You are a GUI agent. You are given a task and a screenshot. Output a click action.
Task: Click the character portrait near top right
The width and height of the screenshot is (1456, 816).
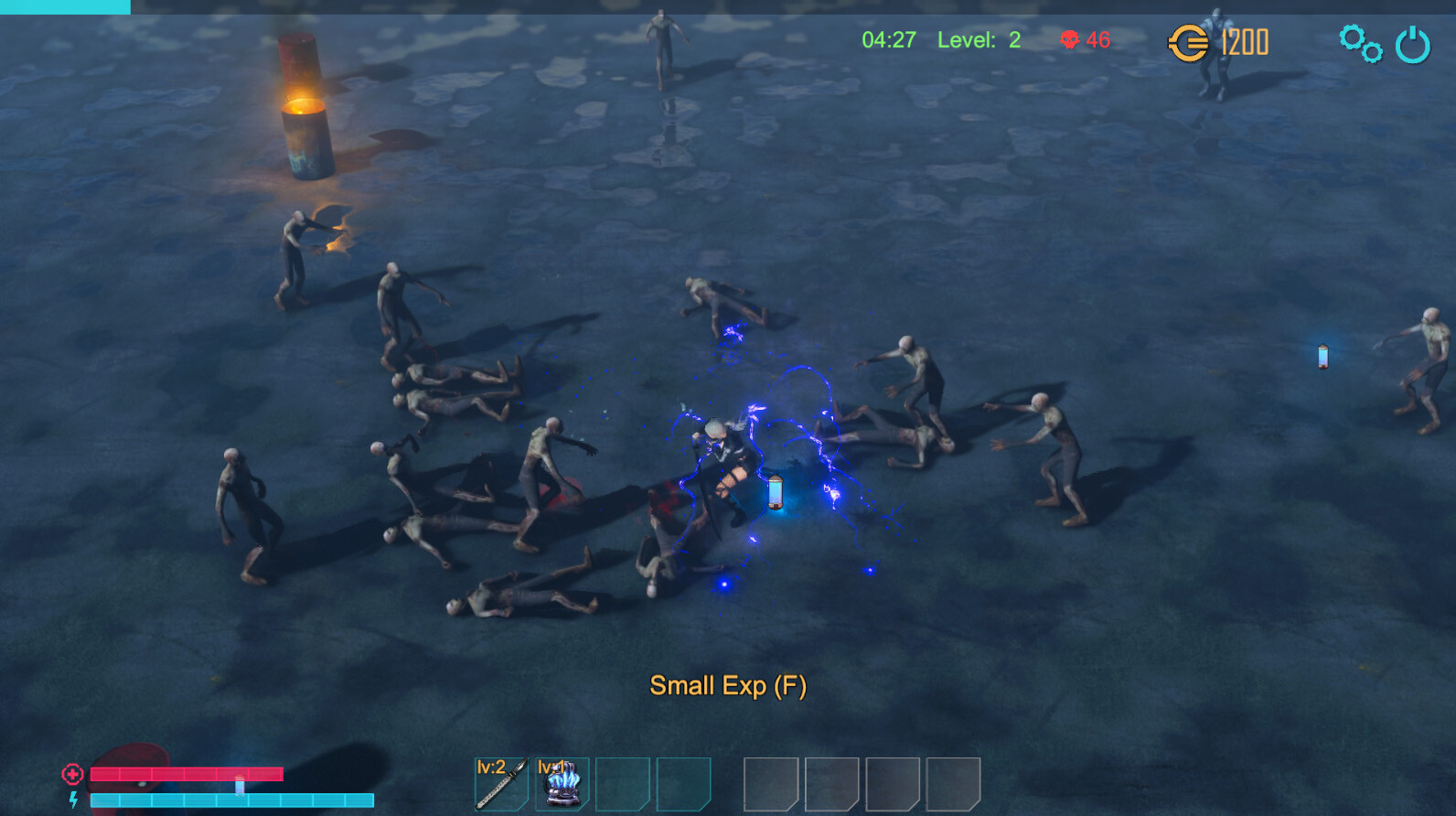[1216, 55]
